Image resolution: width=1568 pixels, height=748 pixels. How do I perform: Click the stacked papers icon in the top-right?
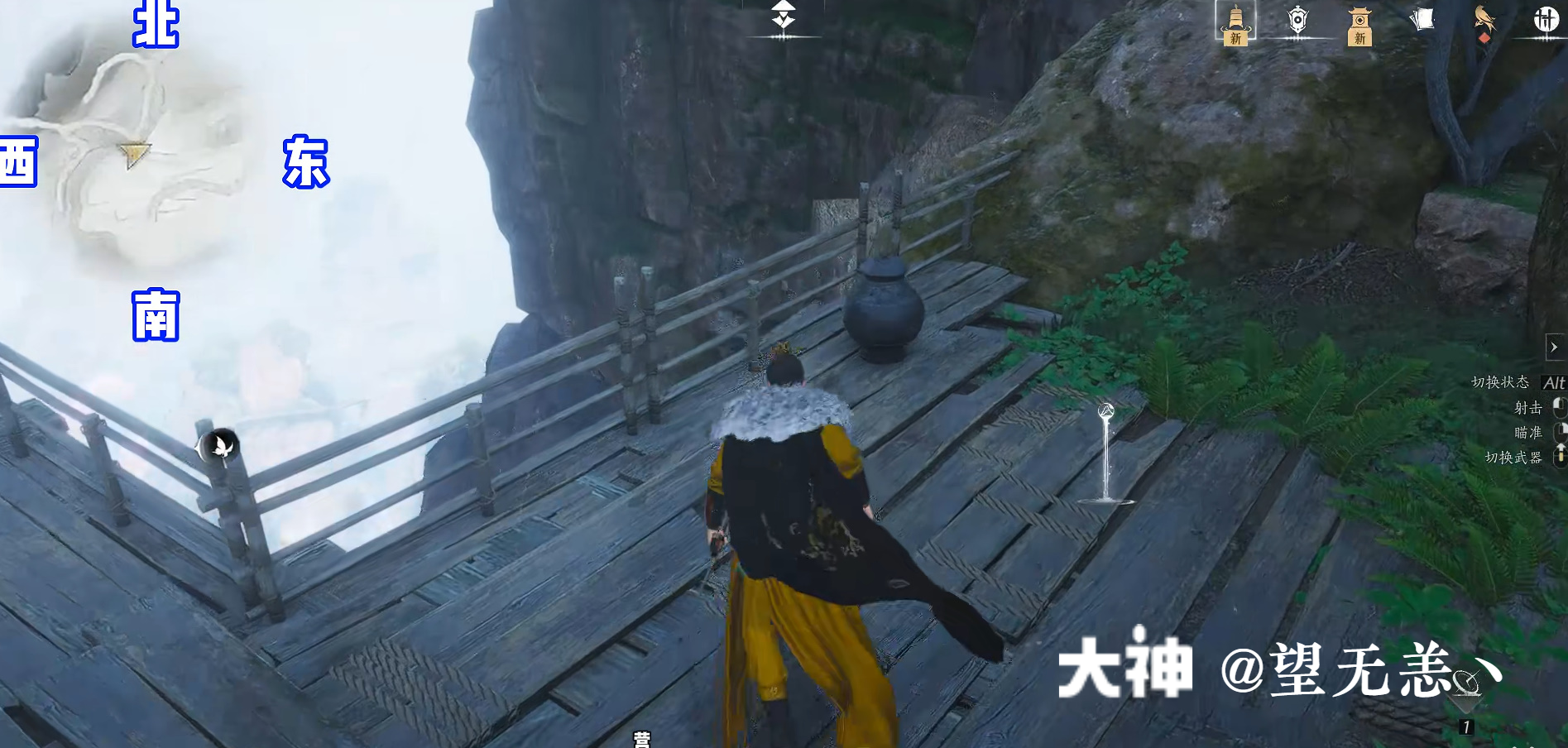[1424, 18]
